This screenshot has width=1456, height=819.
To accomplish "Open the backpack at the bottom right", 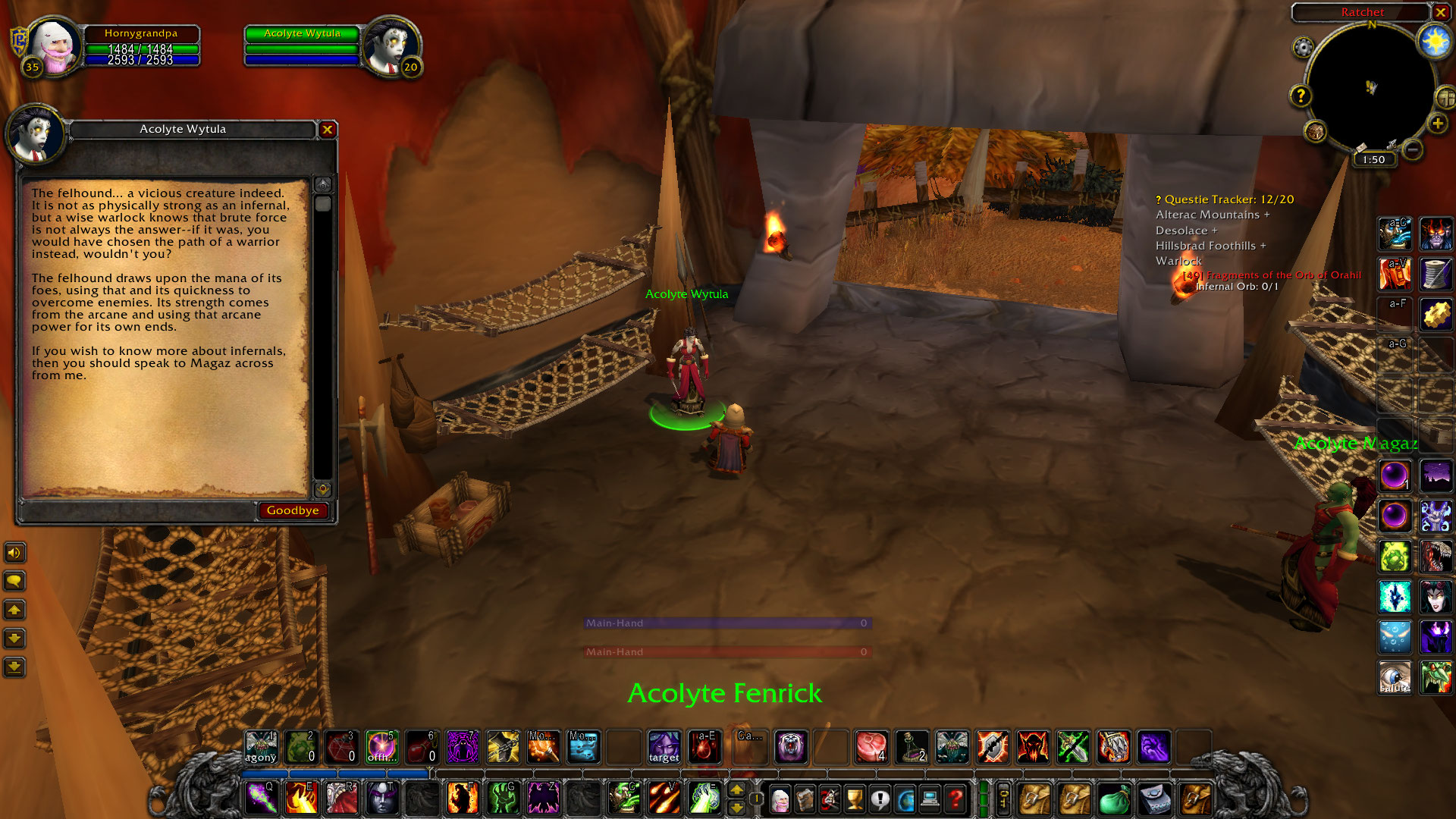I will (x=1195, y=799).
